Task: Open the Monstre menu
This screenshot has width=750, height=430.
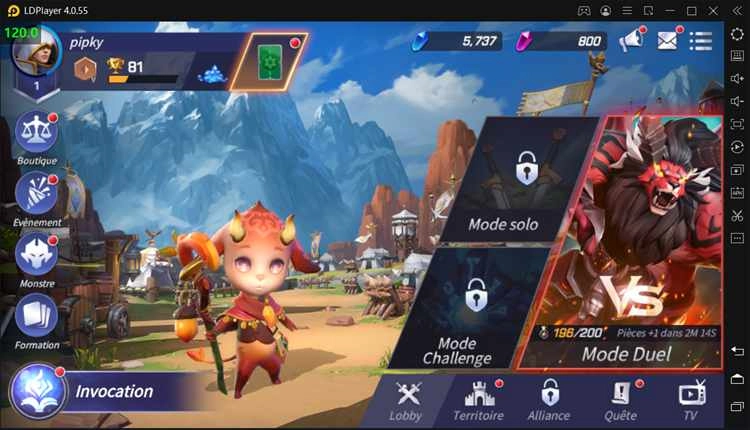Action: pyautogui.click(x=37, y=254)
